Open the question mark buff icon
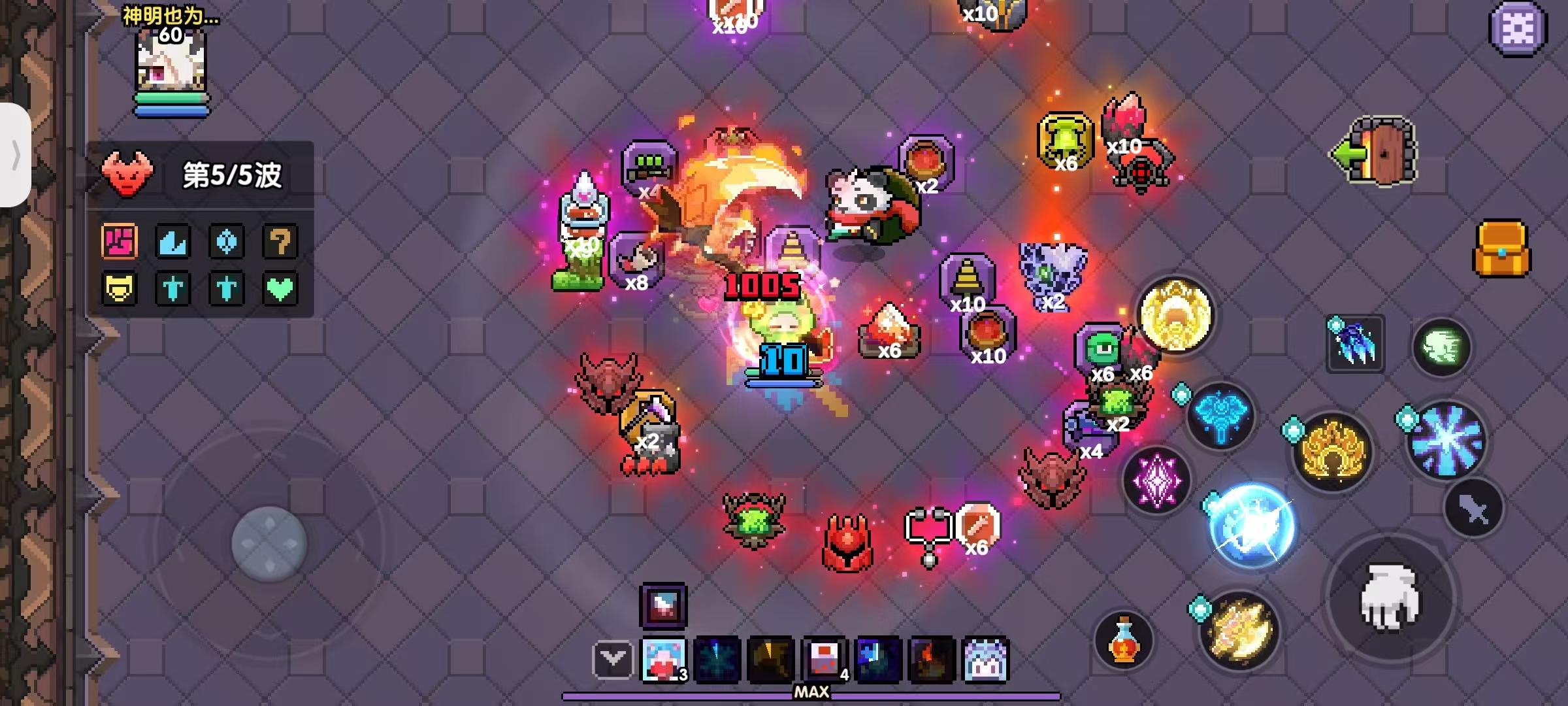Image resolution: width=1568 pixels, height=706 pixels. pyautogui.click(x=280, y=243)
